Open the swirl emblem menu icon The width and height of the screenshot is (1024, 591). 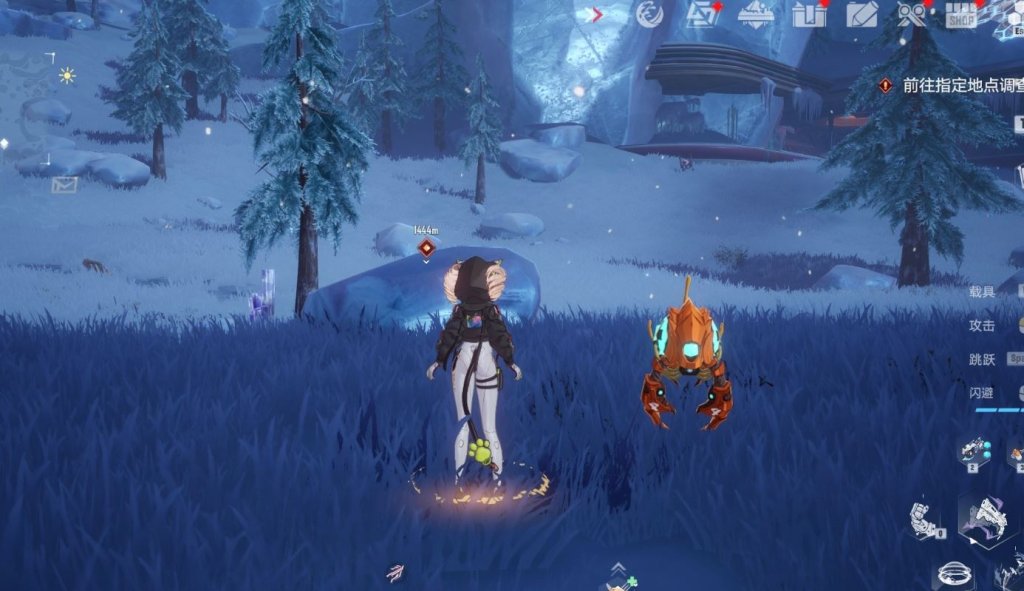point(650,15)
